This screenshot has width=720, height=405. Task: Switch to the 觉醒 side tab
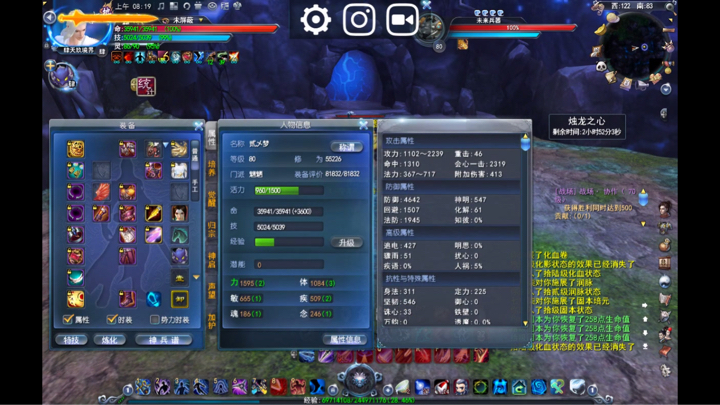(211, 198)
